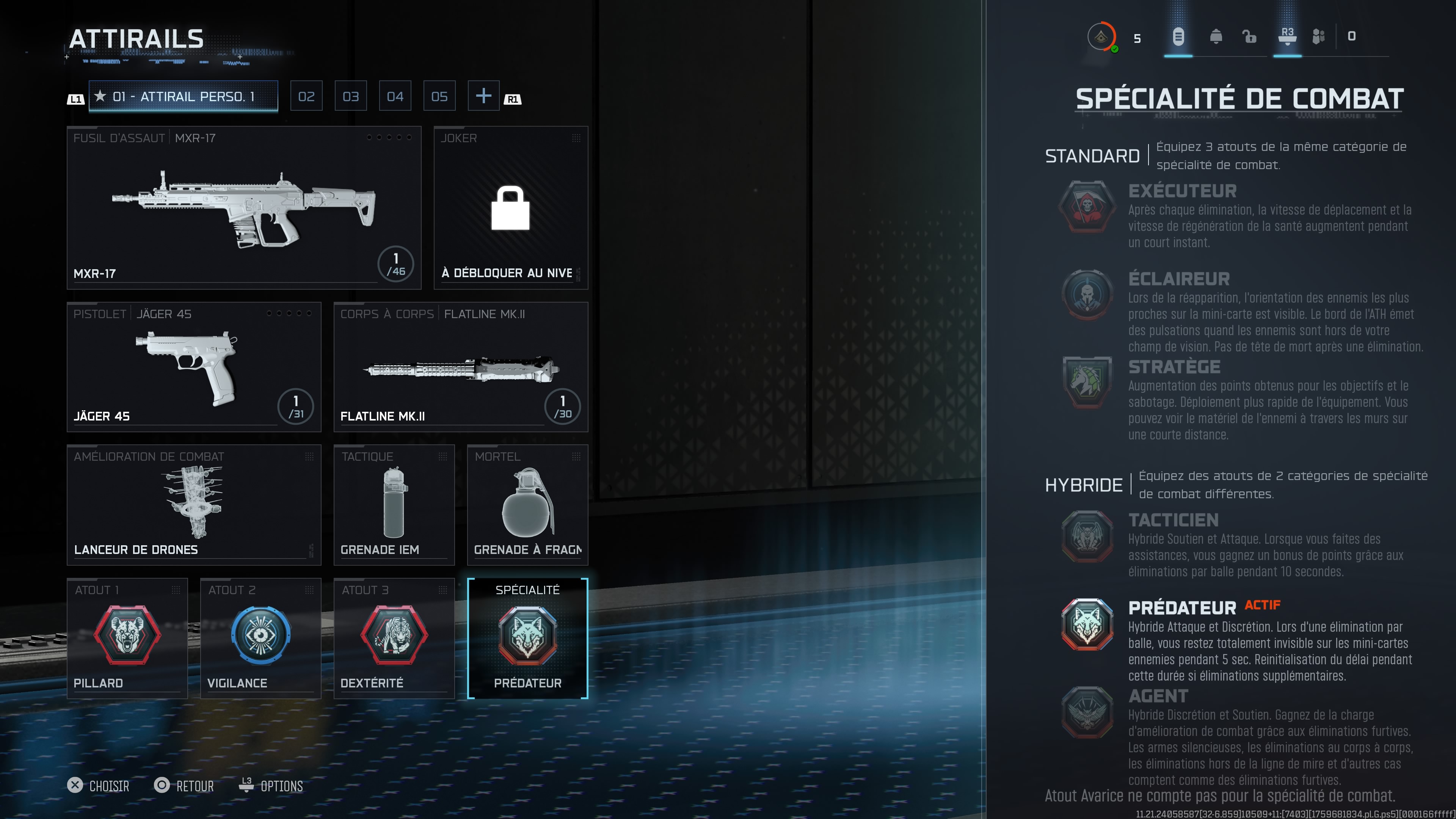Select the Prédateur Spécialité slot
Viewport: 1456px width, 819px height.
click(x=527, y=638)
